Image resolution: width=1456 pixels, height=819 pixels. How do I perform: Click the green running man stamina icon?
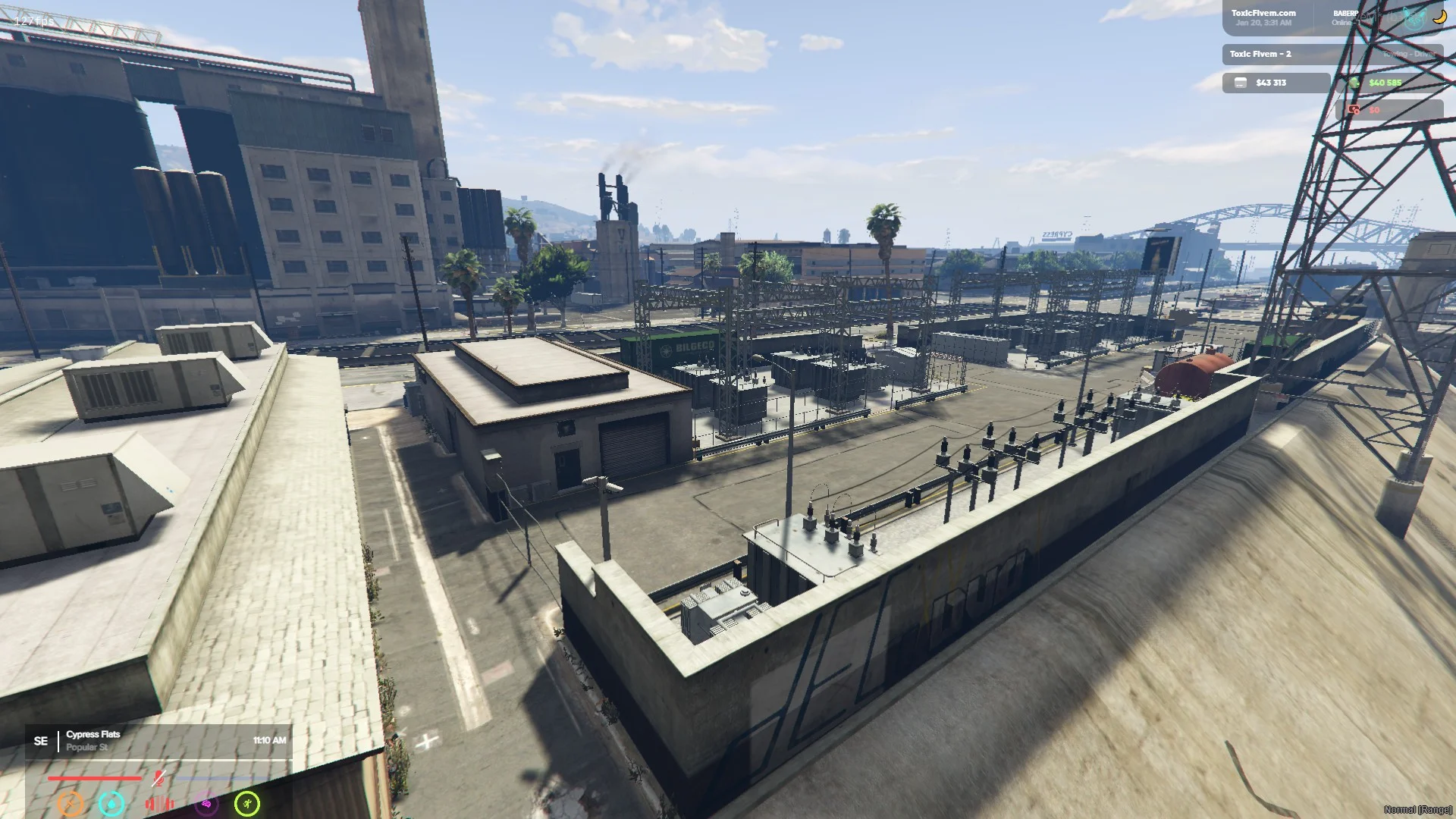point(247,804)
